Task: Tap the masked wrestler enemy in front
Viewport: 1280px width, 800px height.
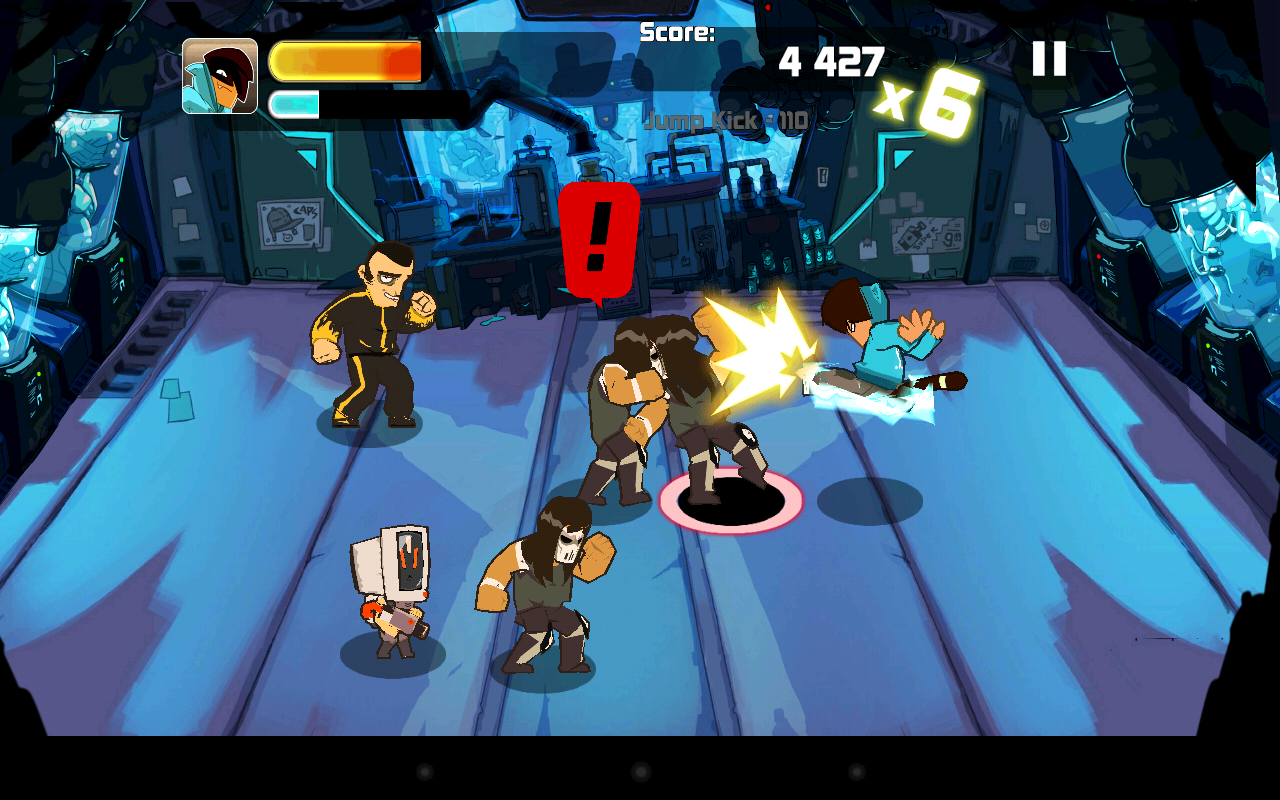Action: (x=550, y=590)
